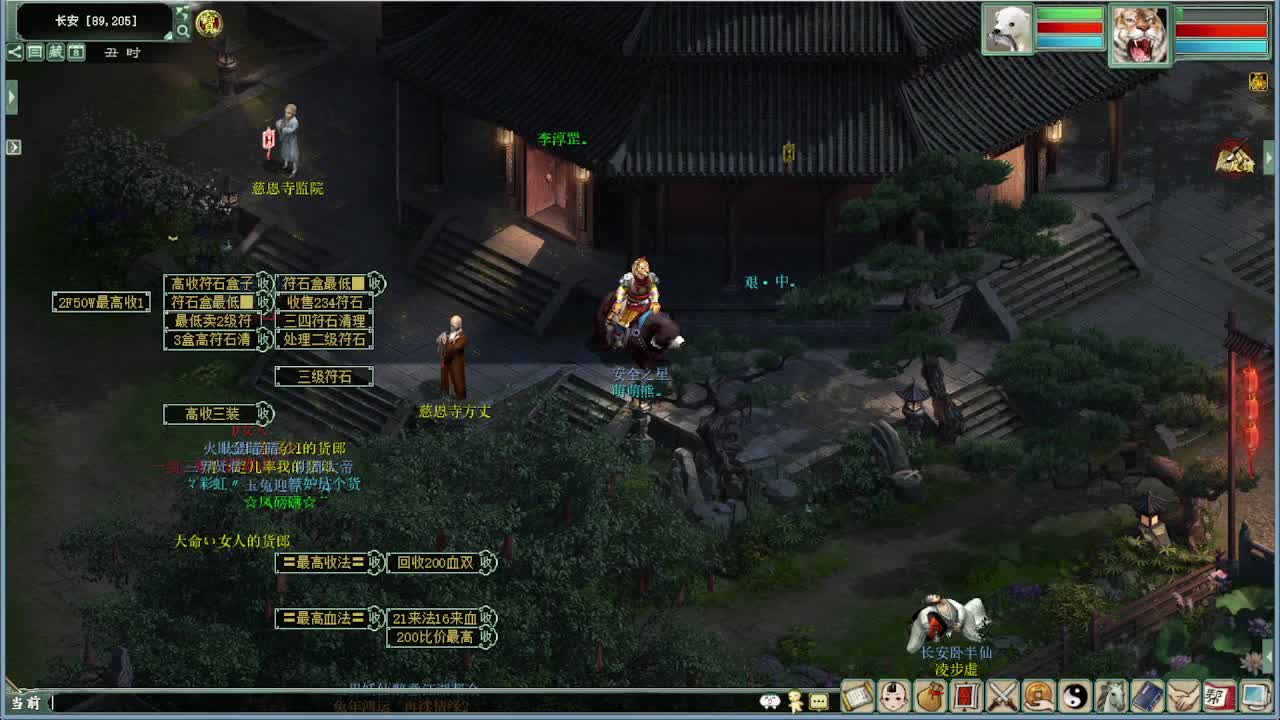Expand the lower arrow tab on left edge
This screenshot has height=720, width=1280.
(x=12, y=145)
